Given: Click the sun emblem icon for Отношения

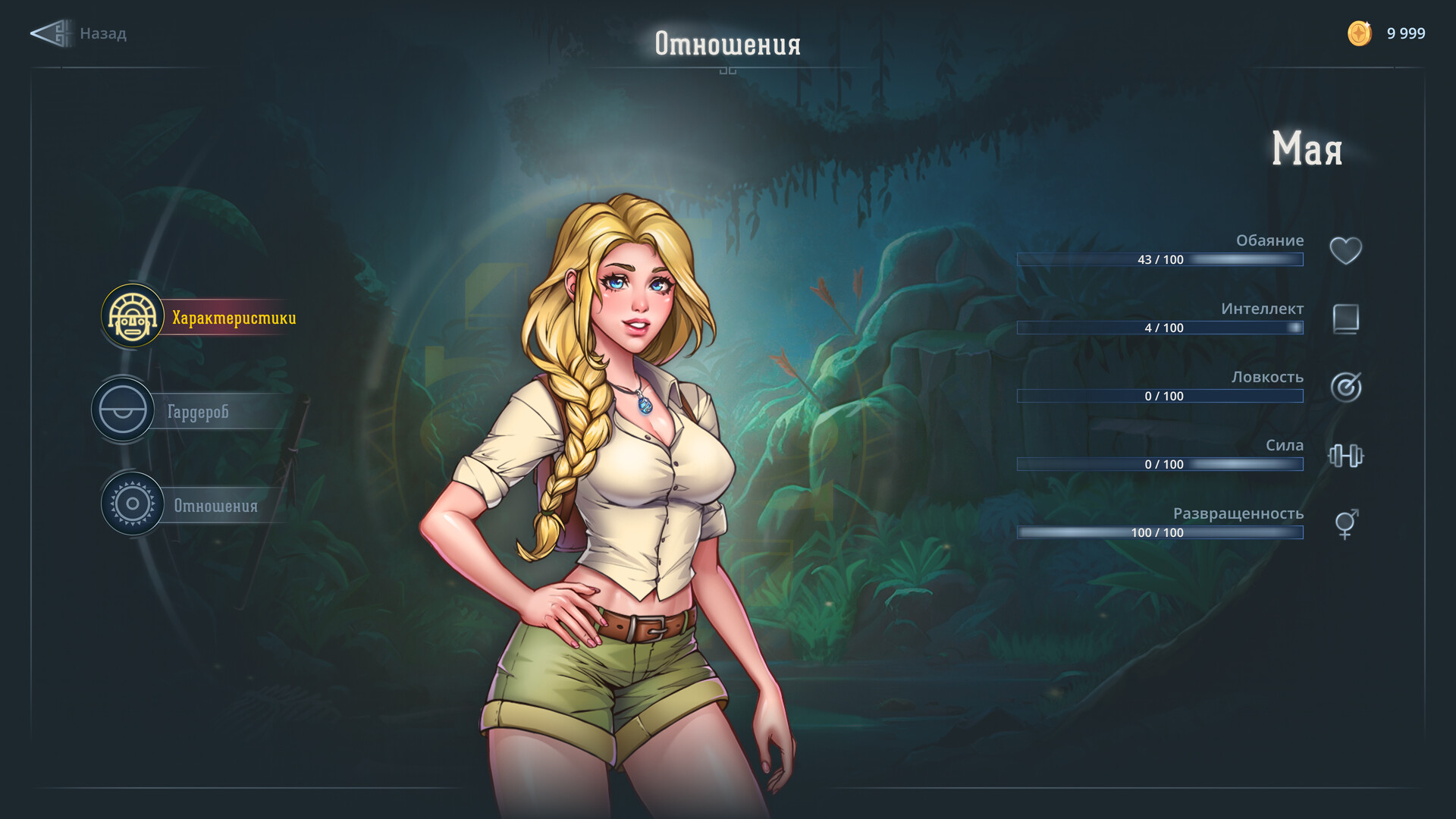Looking at the screenshot, I should click(x=131, y=504).
